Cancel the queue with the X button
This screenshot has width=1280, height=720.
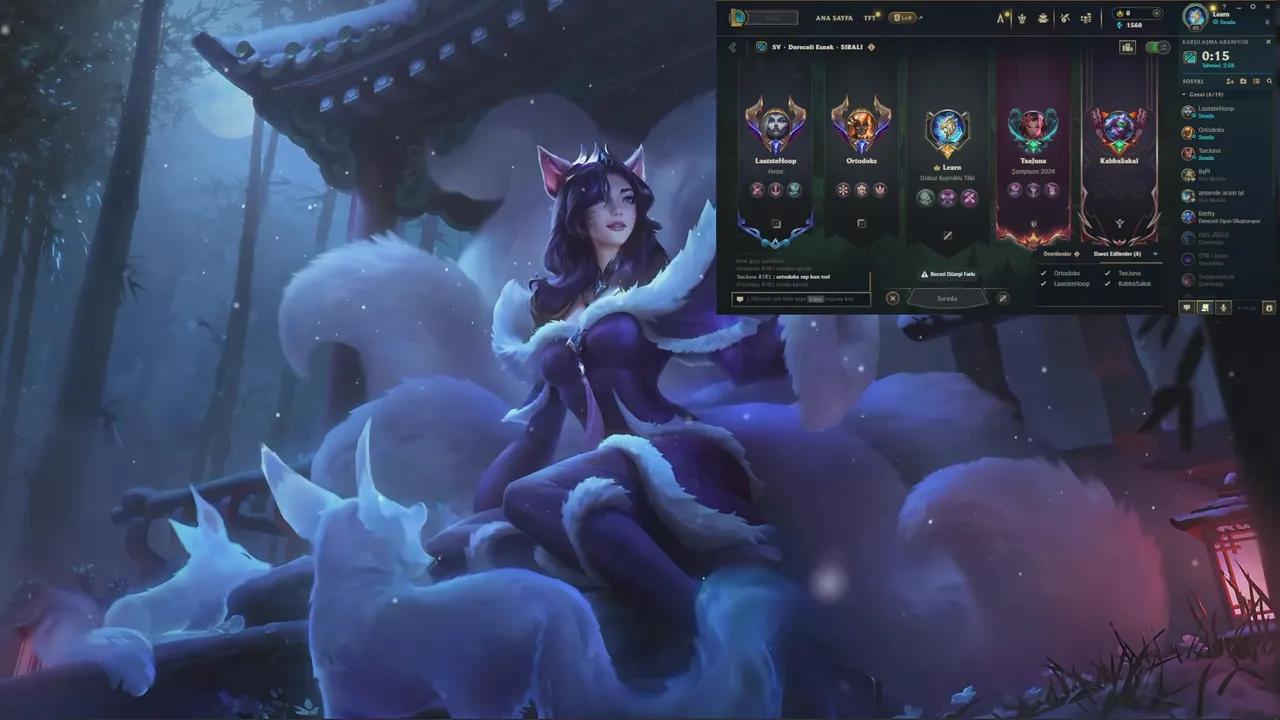892,298
